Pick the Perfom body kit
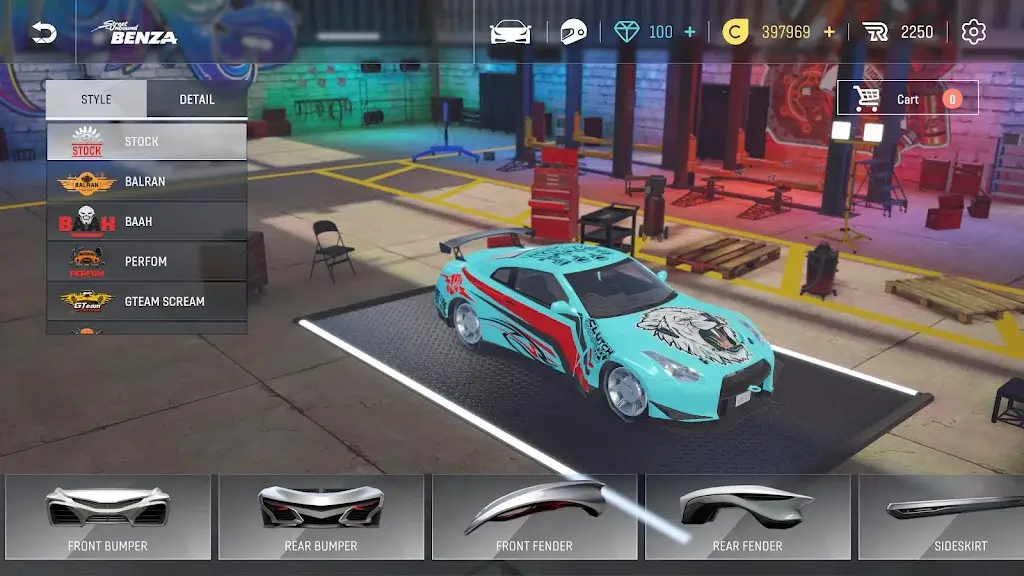 146,261
